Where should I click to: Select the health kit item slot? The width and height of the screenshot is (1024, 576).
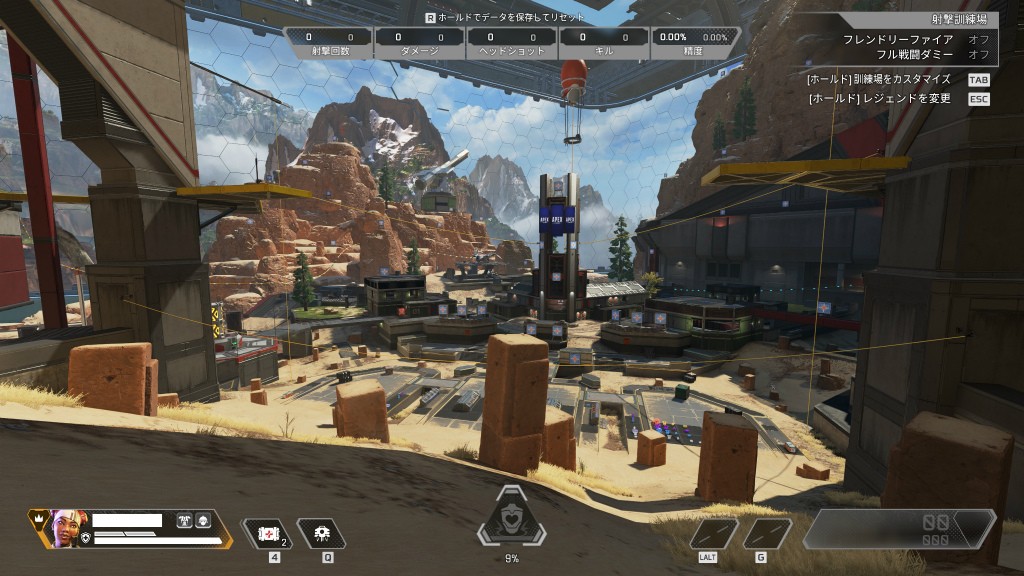tap(267, 533)
